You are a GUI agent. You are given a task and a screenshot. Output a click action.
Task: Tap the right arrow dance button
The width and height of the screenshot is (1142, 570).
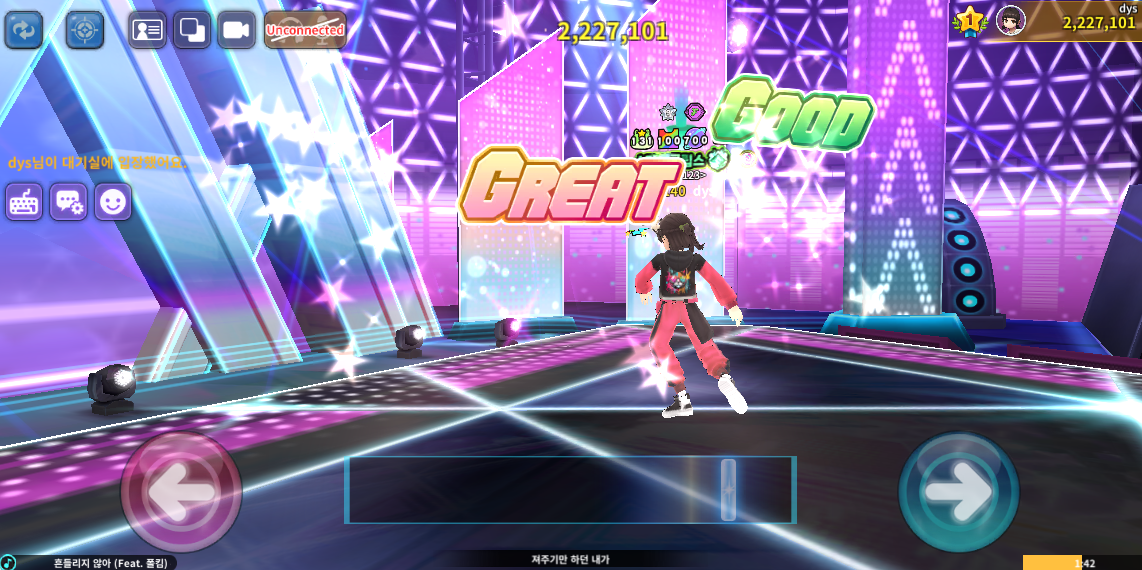pyautogui.click(x=958, y=491)
